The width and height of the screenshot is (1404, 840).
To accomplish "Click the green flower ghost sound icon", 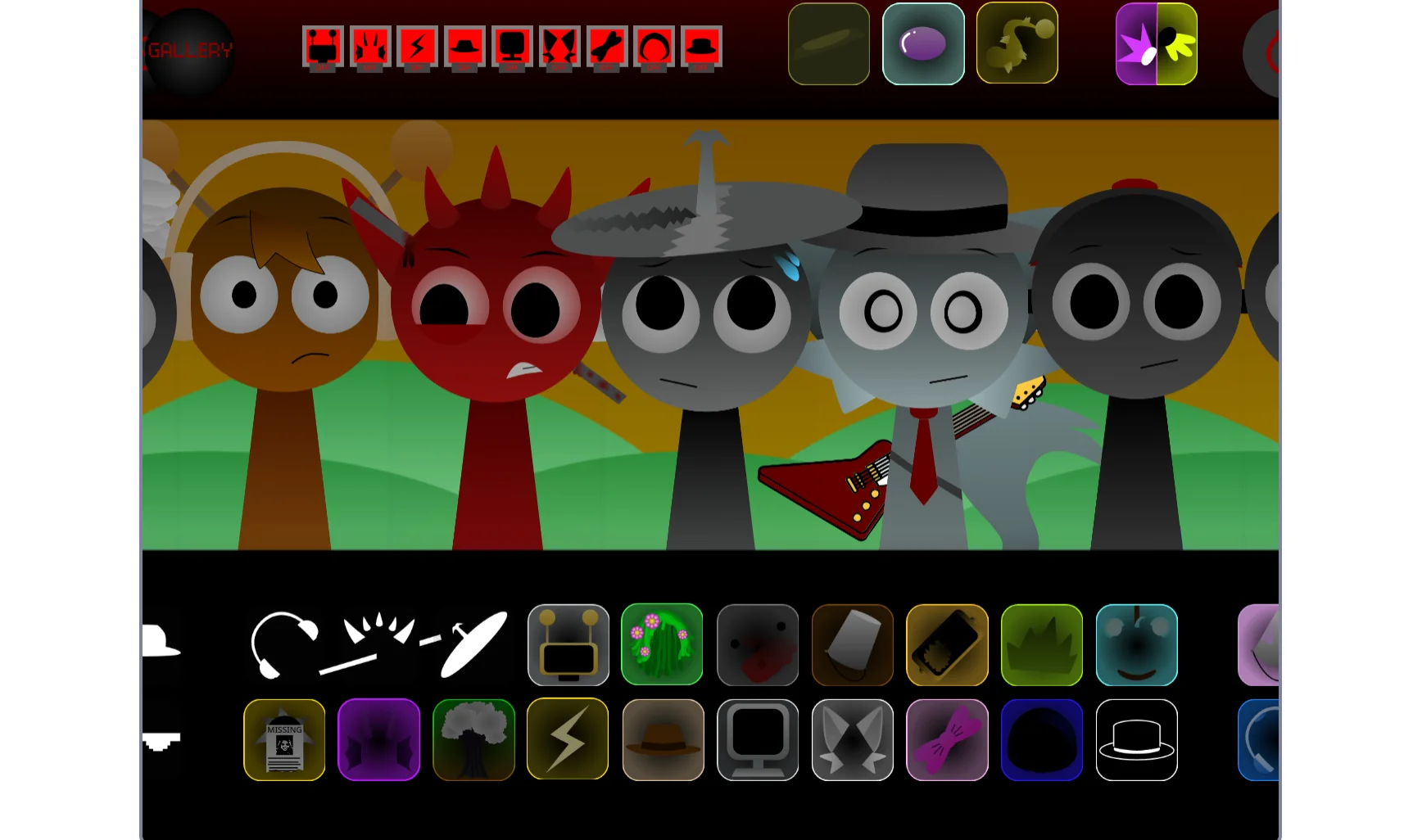I will tap(662, 644).
